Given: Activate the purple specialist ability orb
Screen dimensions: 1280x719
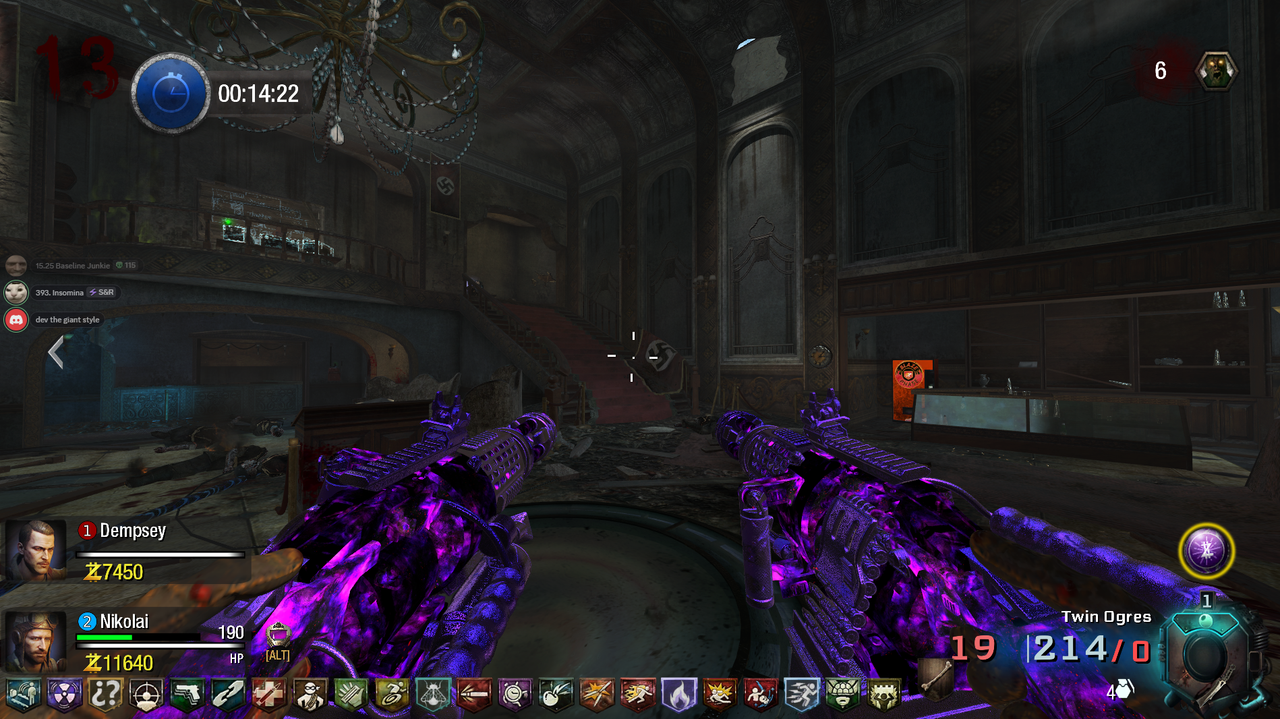Looking at the screenshot, I should click(x=1206, y=551).
